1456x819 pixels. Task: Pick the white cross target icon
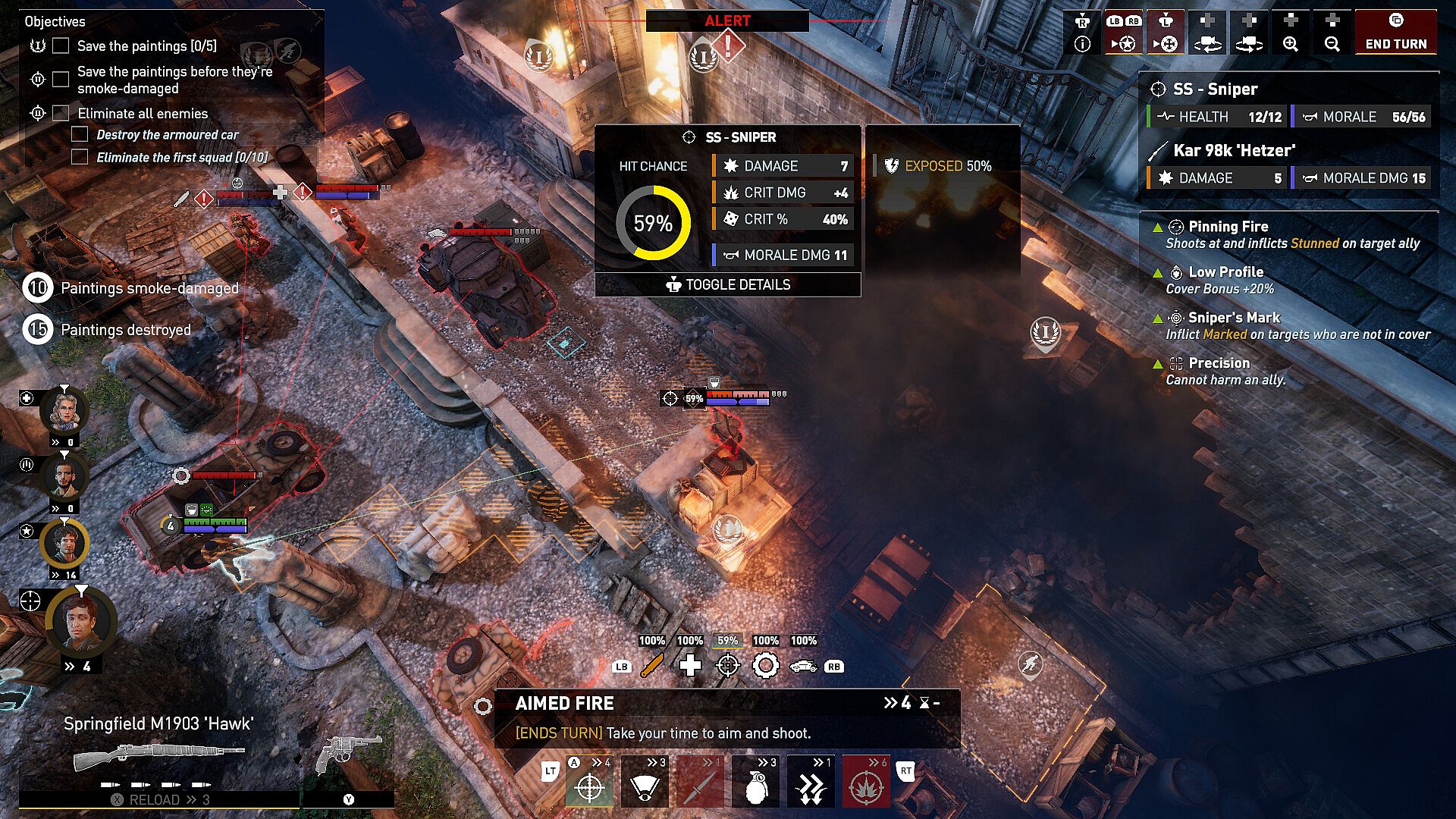(690, 666)
